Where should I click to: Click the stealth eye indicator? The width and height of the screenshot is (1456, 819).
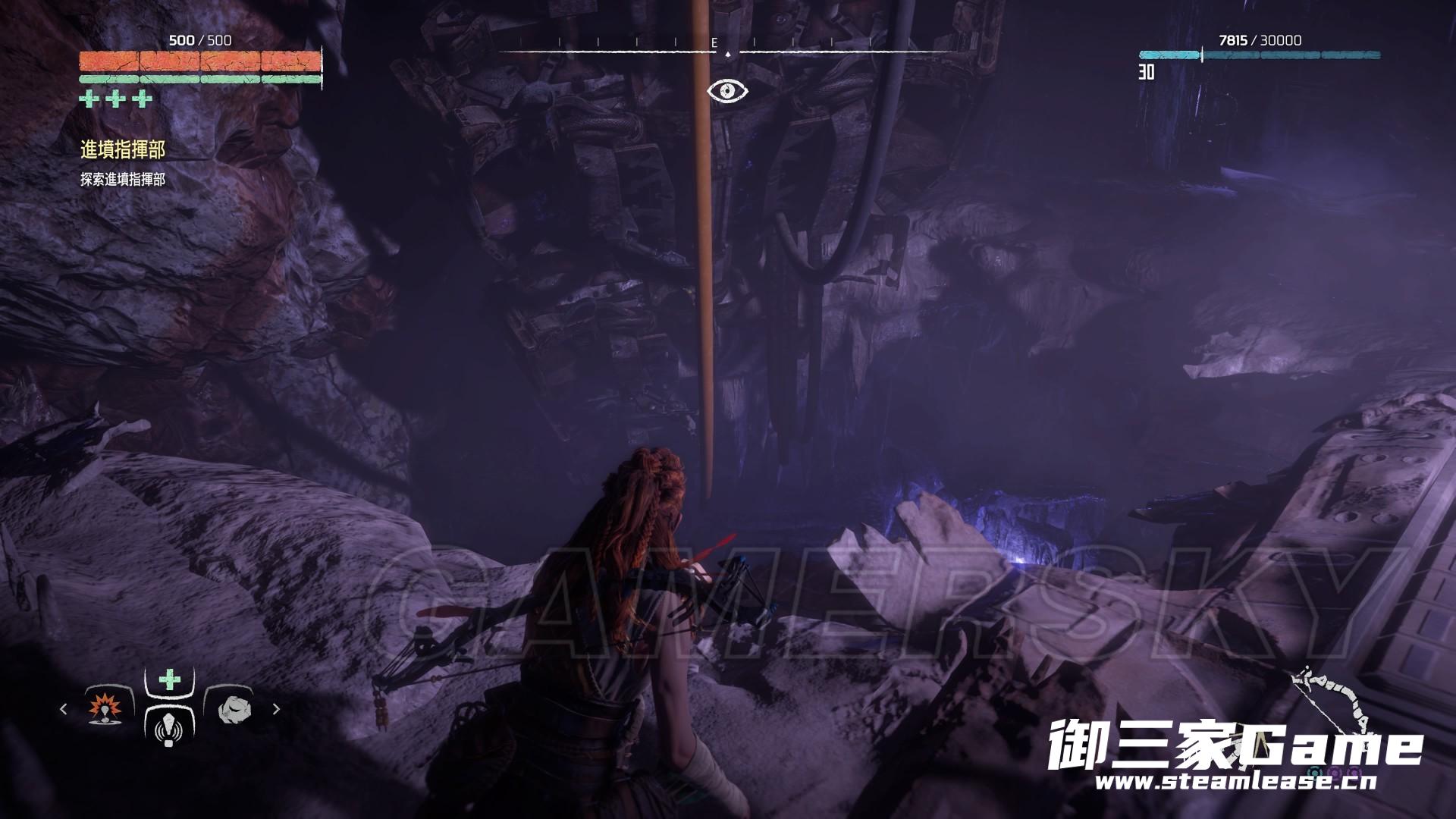pyautogui.click(x=727, y=92)
